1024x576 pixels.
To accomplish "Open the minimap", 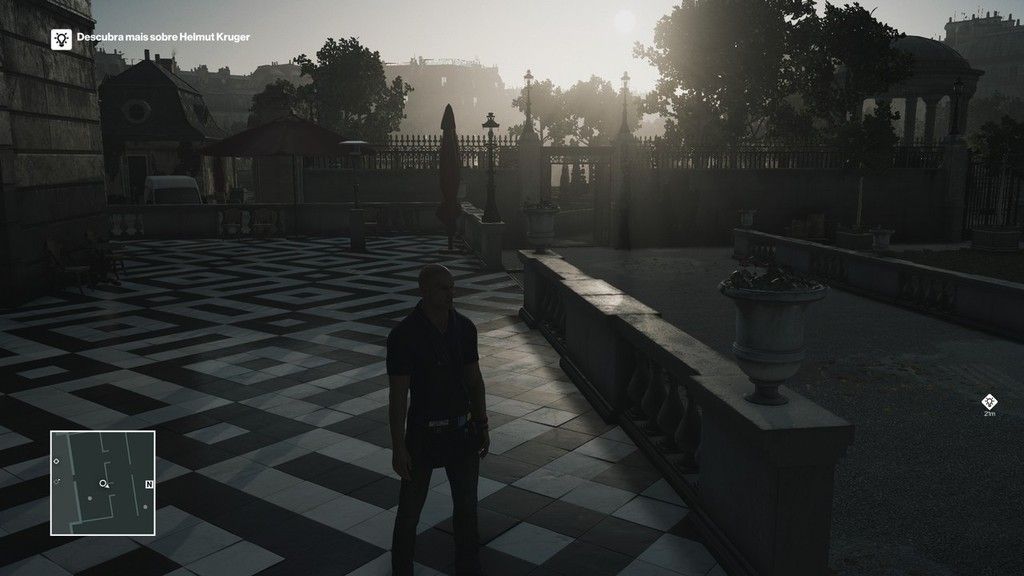I will pyautogui.click(x=103, y=483).
